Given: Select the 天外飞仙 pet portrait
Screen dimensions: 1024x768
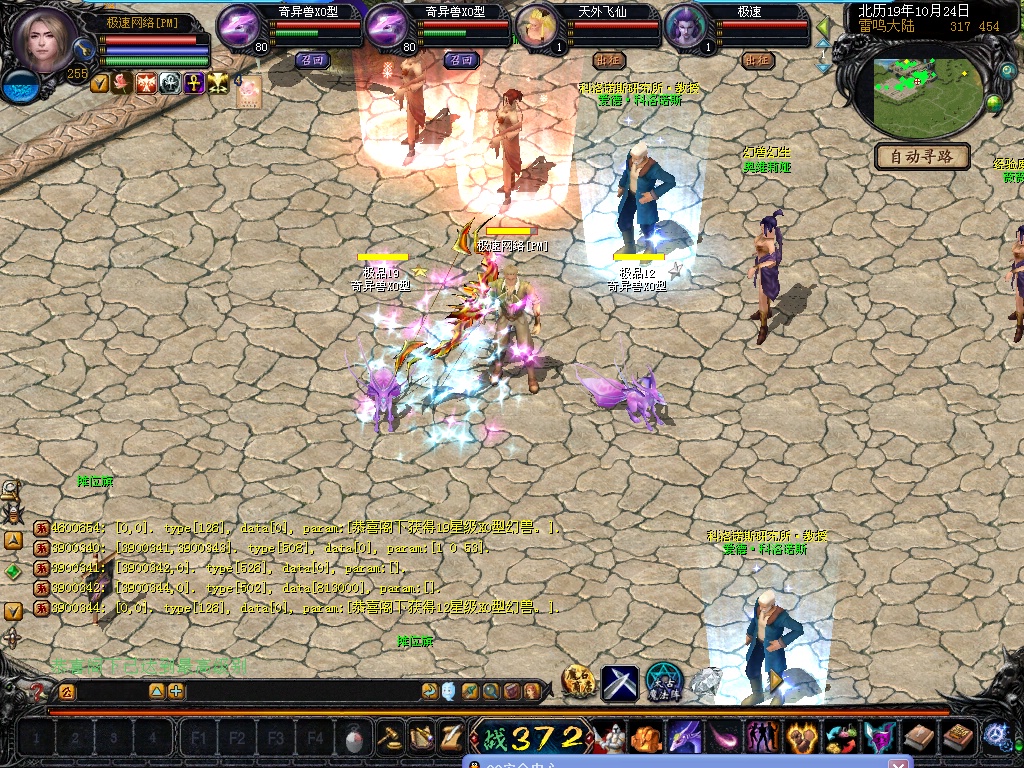Looking at the screenshot, I should [x=537, y=25].
